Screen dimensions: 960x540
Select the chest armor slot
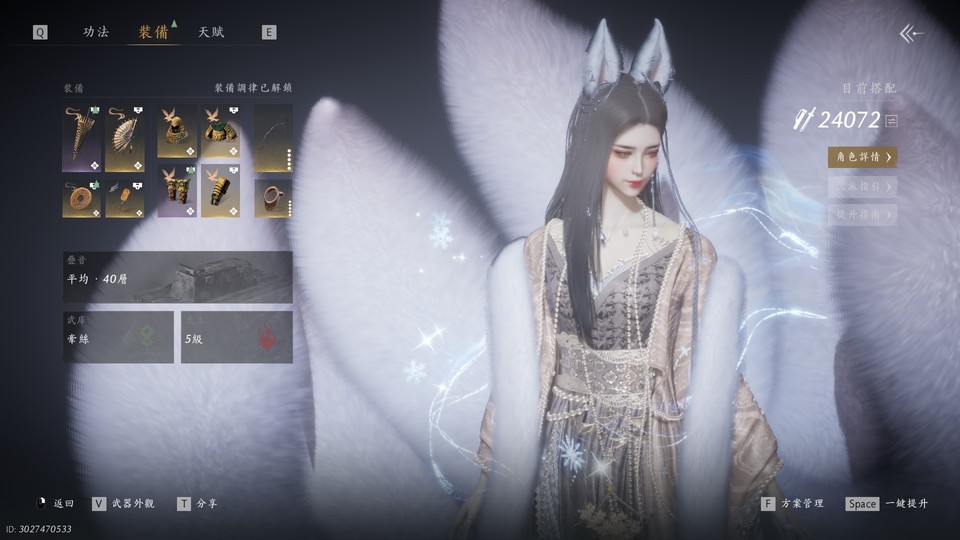pos(220,131)
